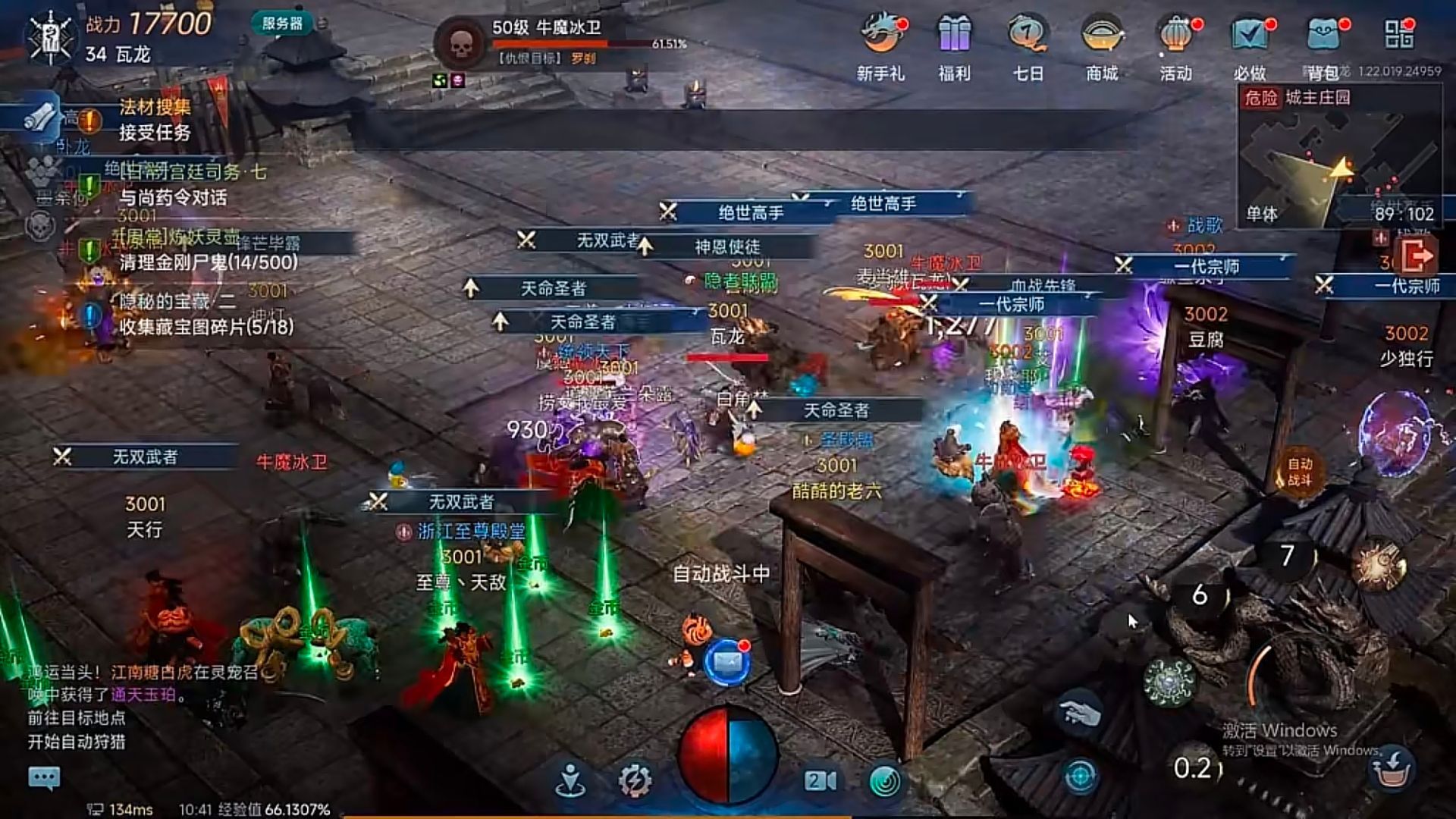Open the grid menu icon in the corner
Image resolution: width=1456 pixels, height=819 pixels.
point(1399,34)
